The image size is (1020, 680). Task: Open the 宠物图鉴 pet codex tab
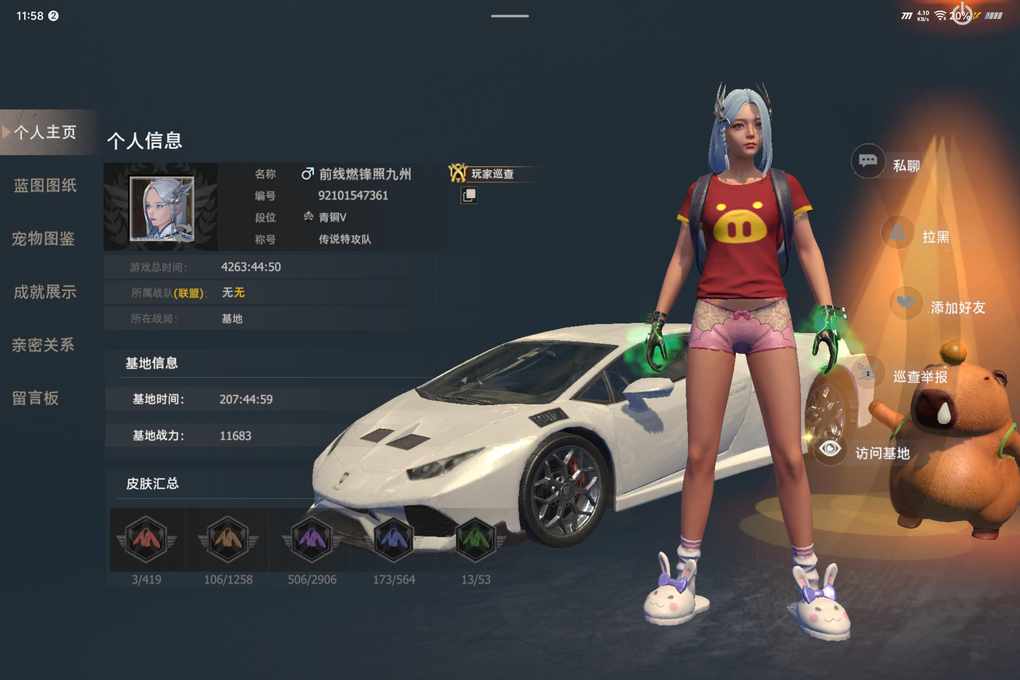tap(44, 239)
